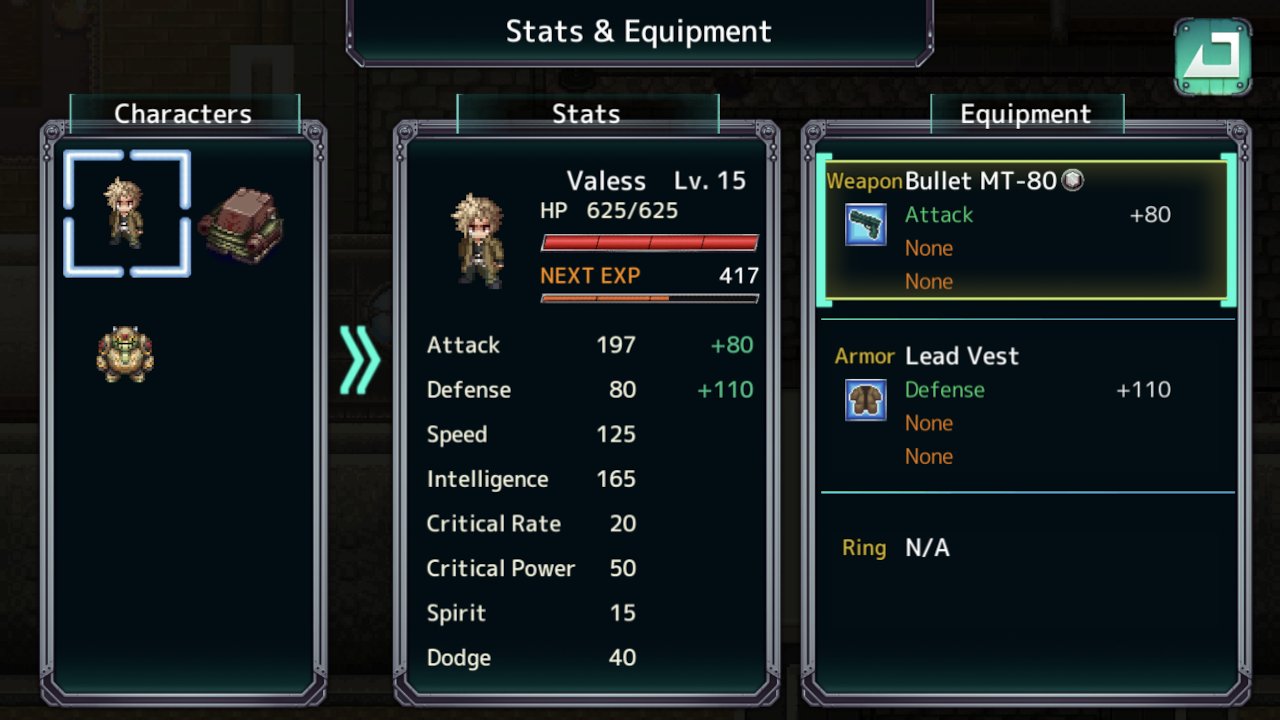The image size is (1280, 720).
Task: Click the Stats & Equipment title banner
Action: click(x=639, y=31)
